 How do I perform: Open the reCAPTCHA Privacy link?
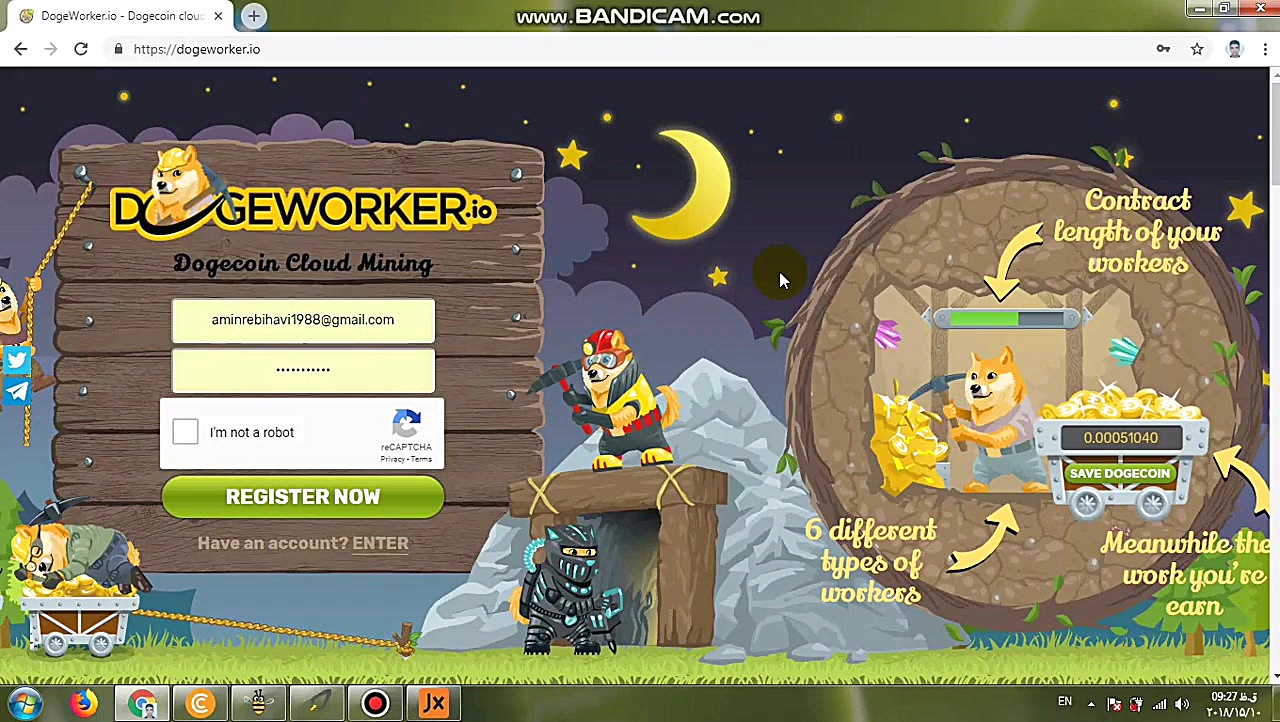[x=392, y=459]
